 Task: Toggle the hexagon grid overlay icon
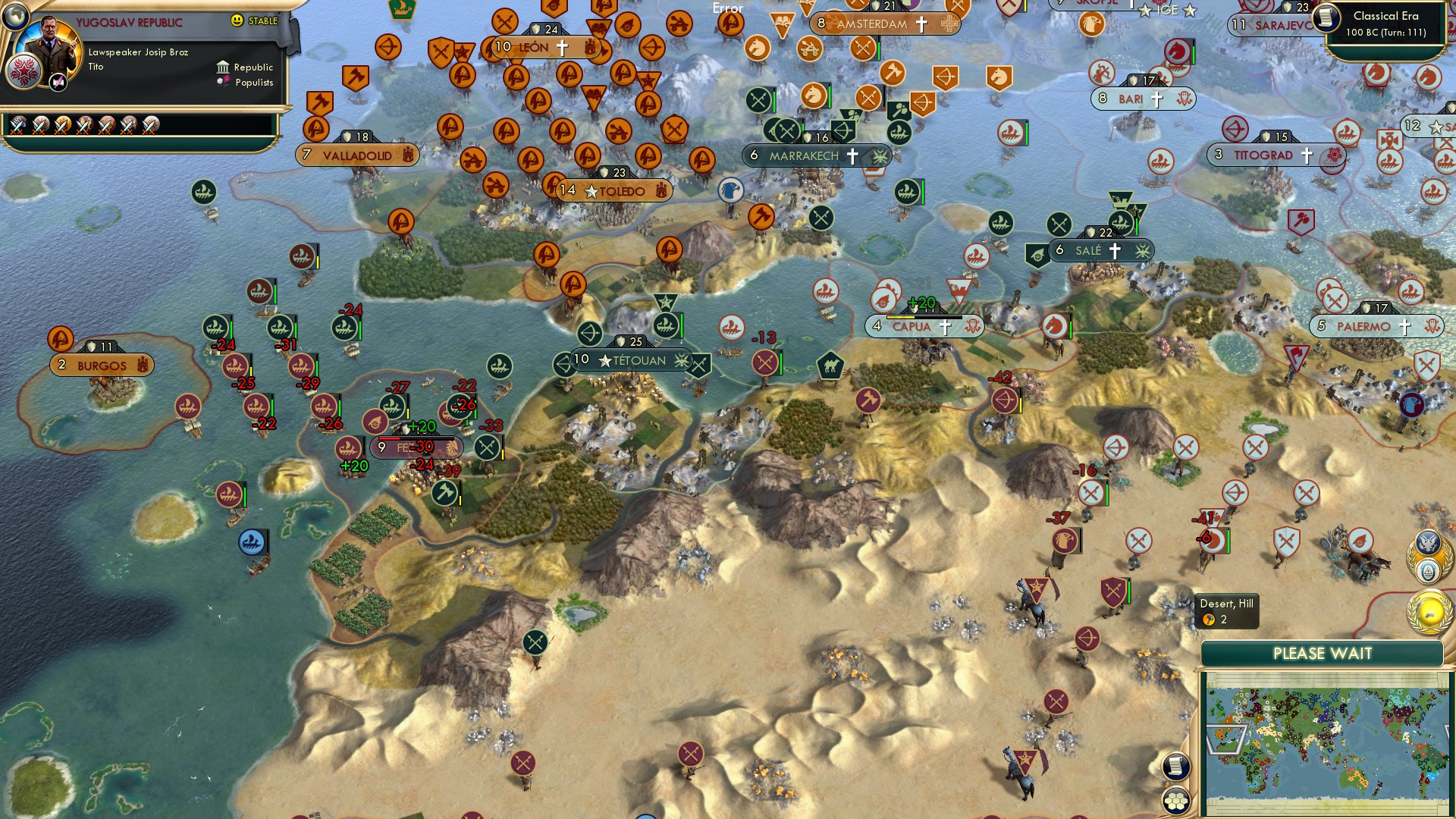(1177, 802)
